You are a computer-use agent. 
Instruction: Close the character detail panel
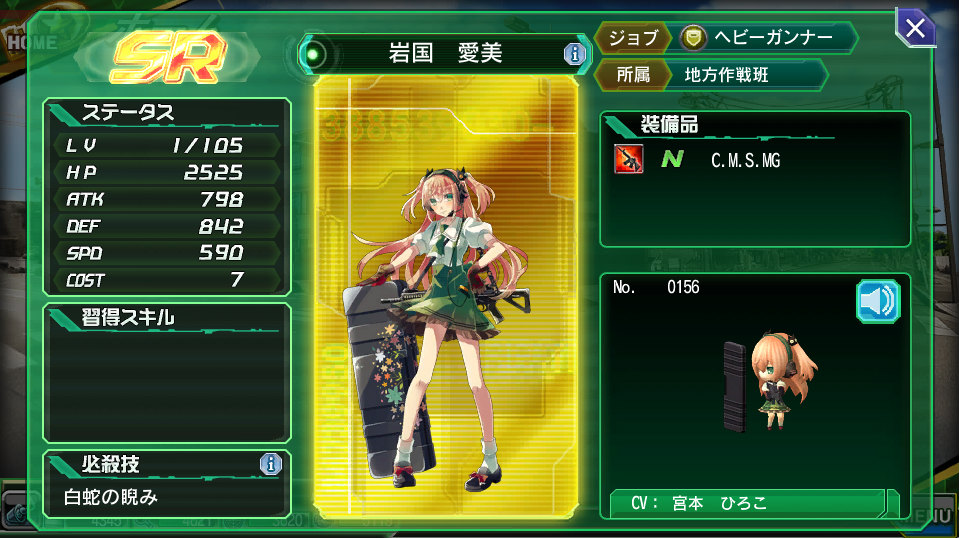(915, 28)
